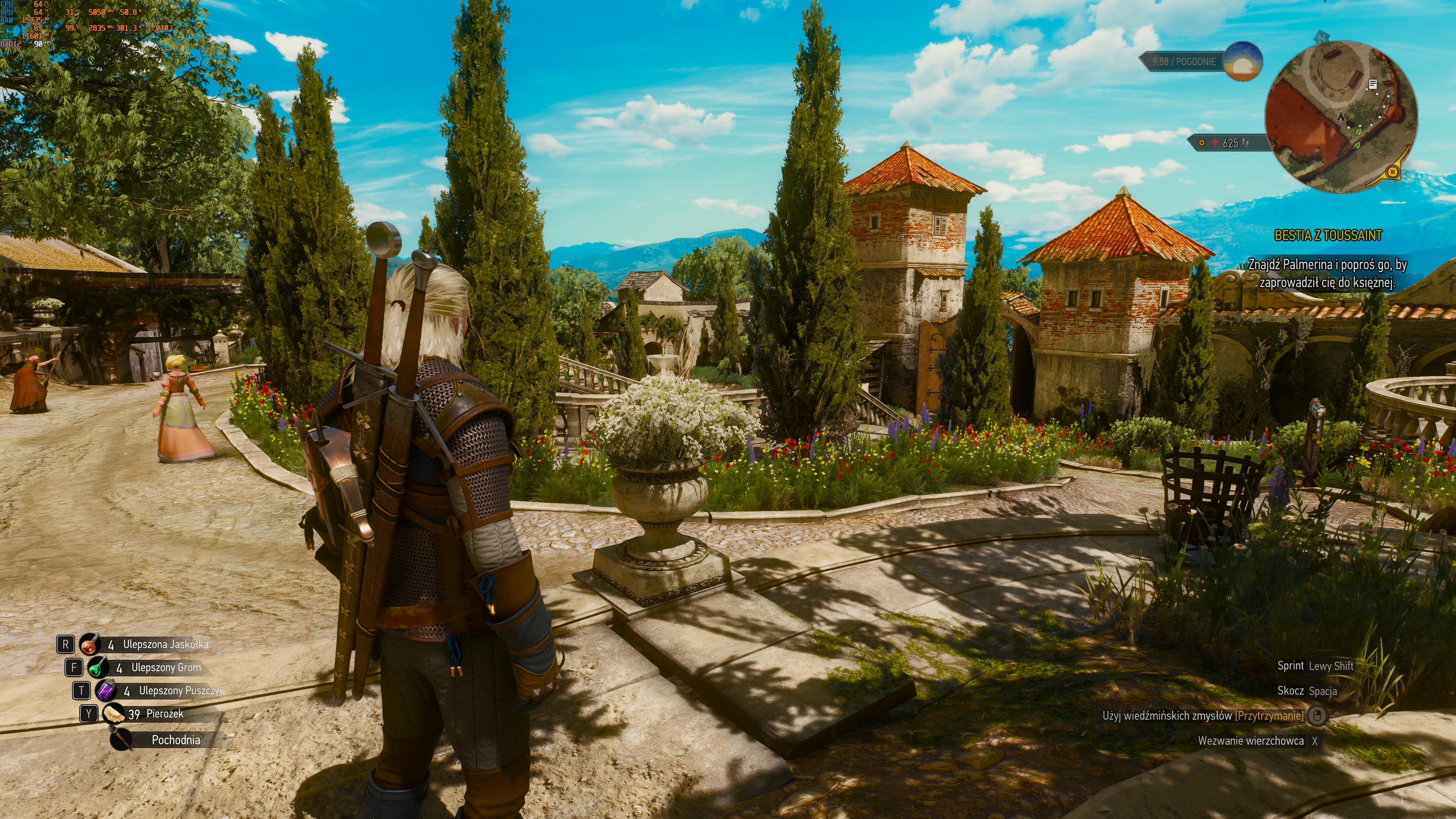Click the notice board marker on minimap
Image resolution: width=1456 pixels, height=819 pixels.
(x=1372, y=84)
